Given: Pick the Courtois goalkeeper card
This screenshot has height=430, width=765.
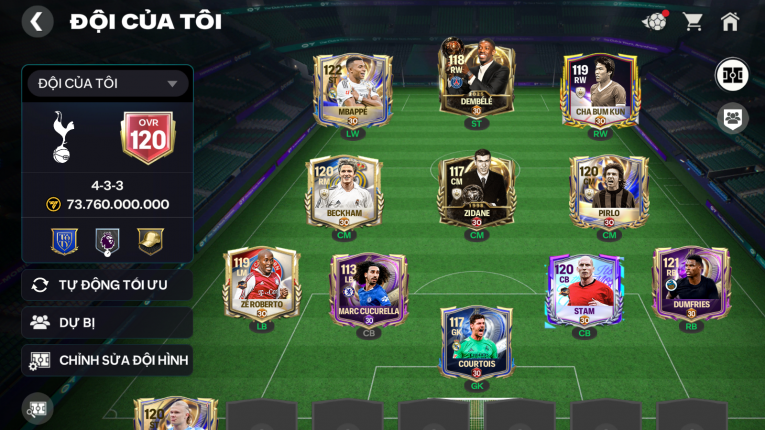Looking at the screenshot, I should click(477, 342).
